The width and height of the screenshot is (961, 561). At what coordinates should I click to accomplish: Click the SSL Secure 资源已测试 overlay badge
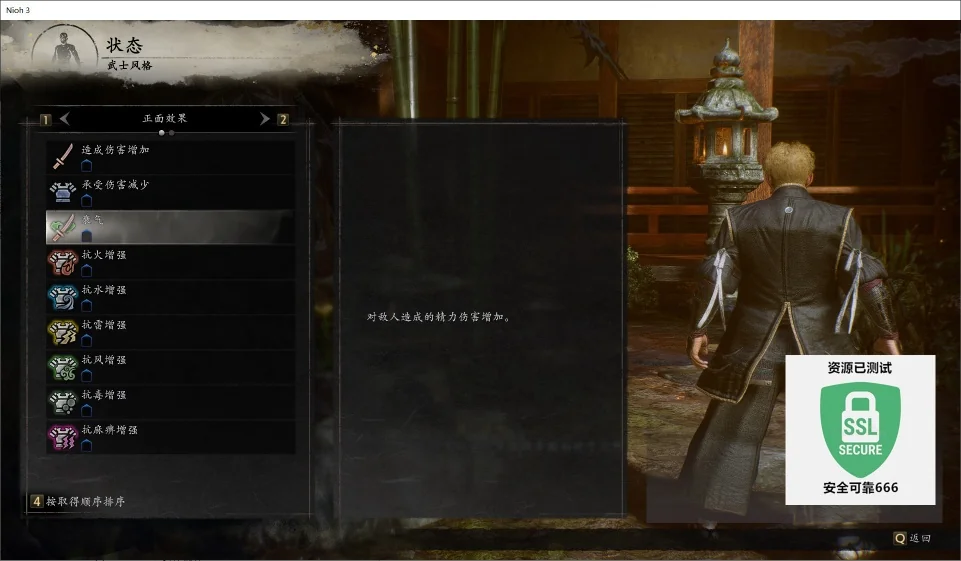pyautogui.click(x=860, y=430)
